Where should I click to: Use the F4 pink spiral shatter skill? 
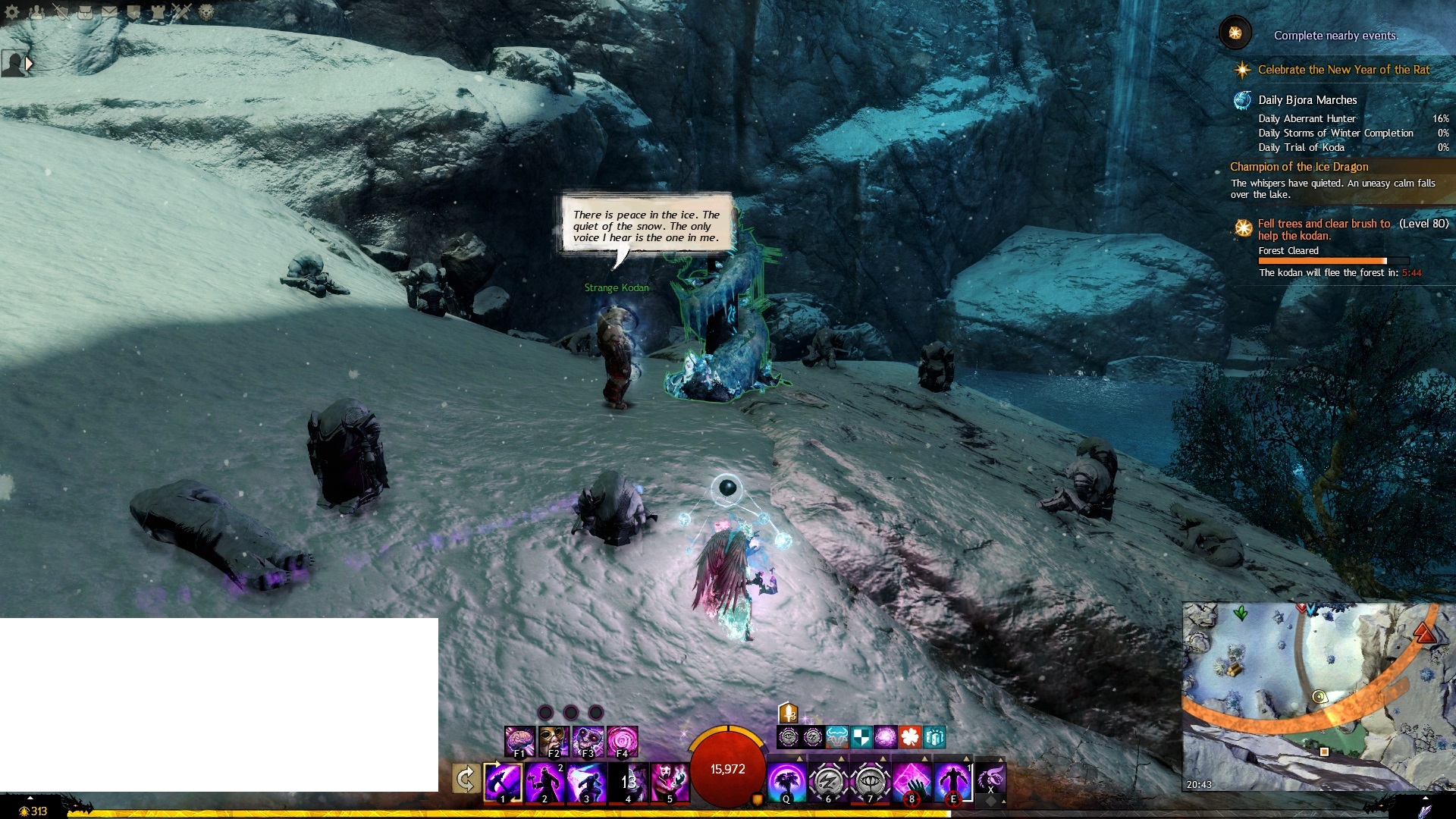pyautogui.click(x=623, y=741)
